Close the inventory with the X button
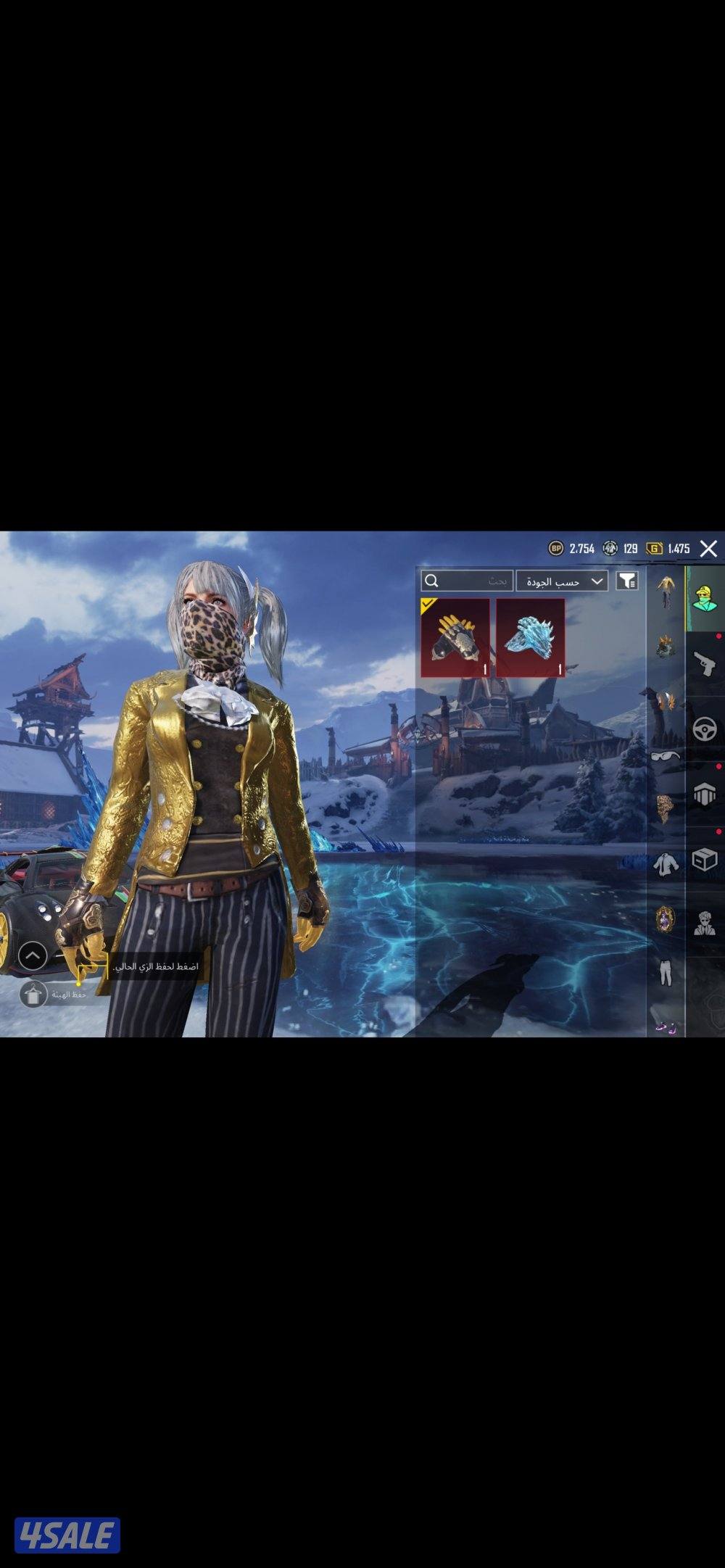The width and height of the screenshot is (725, 1568). pos(708,549)
